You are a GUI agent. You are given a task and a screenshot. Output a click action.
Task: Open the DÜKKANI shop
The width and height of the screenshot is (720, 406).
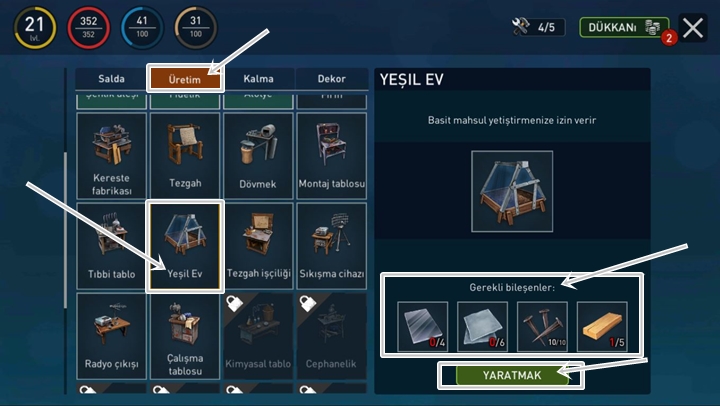pos(624,28)
